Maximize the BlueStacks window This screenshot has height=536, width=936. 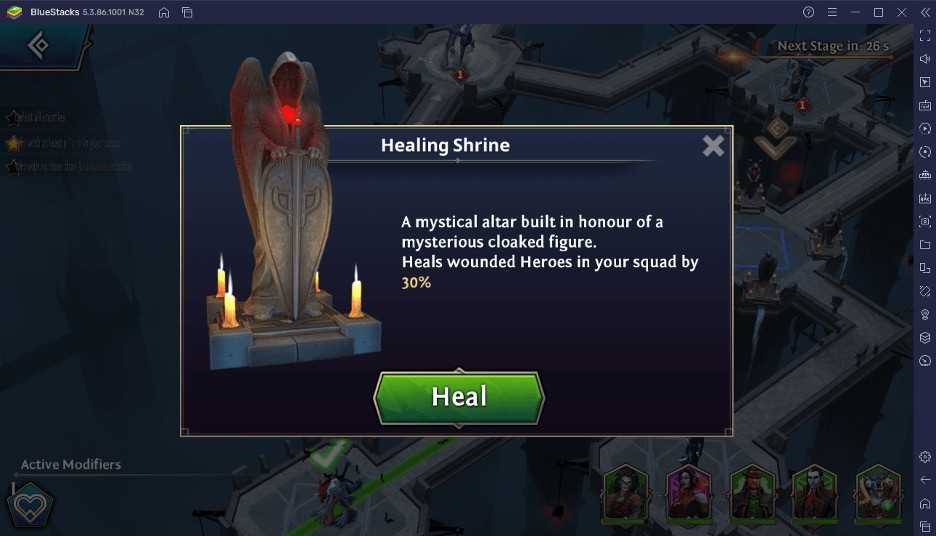(x=878, y=12)
